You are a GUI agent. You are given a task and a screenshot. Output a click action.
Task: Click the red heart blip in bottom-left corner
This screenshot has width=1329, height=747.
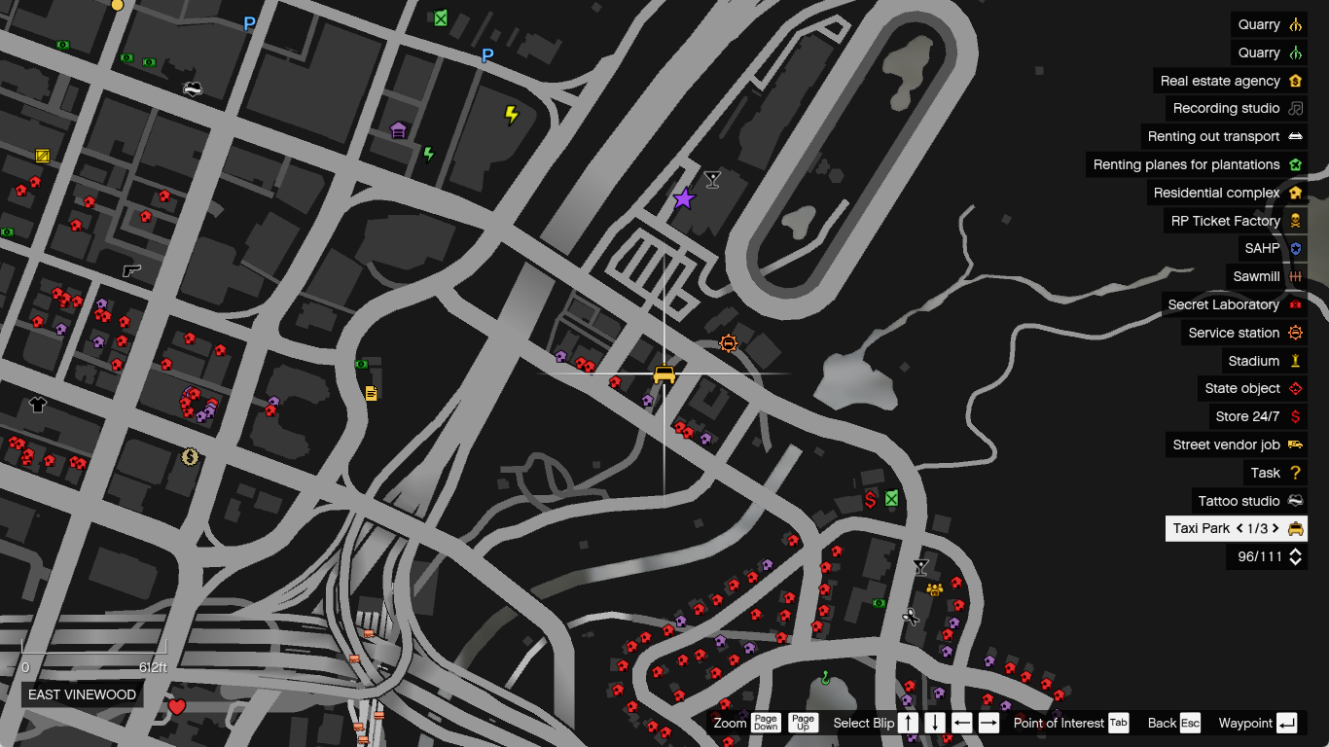[178, 706]
